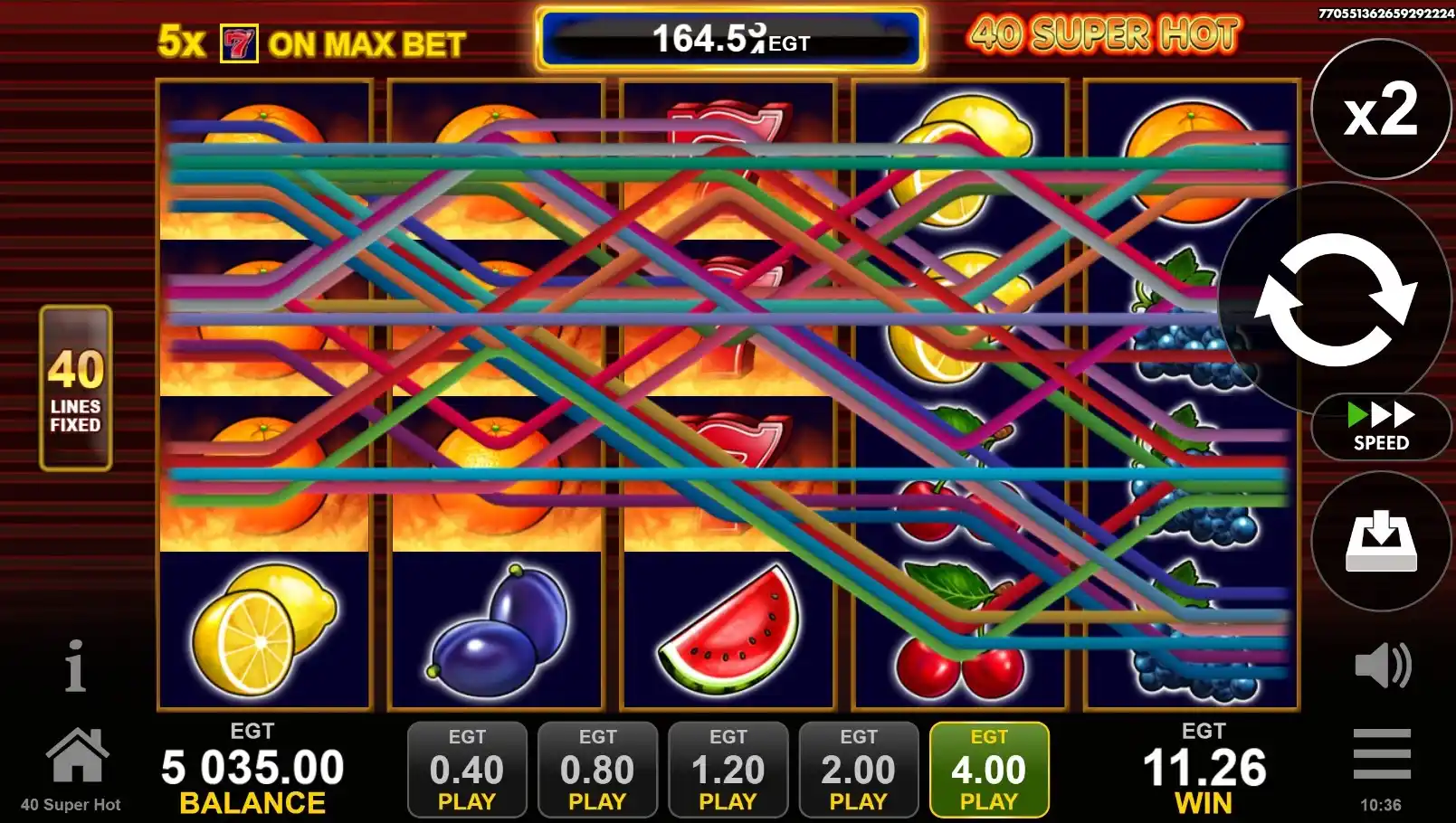Mute the sound via speaker icon

1381,666
